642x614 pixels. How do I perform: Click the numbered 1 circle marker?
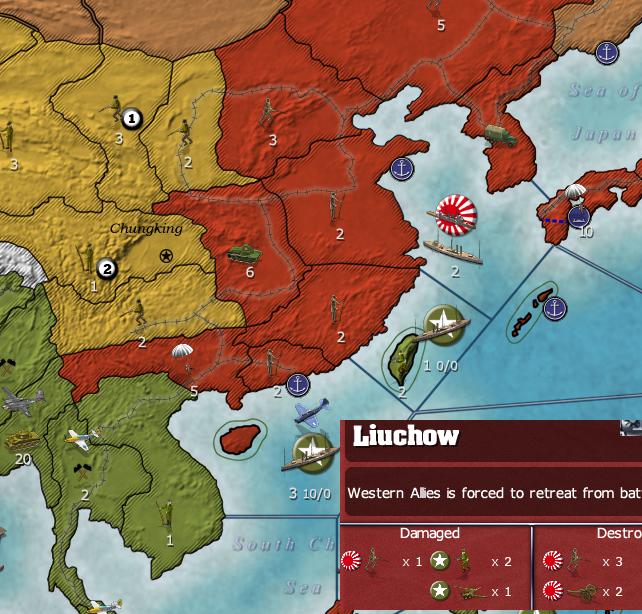[132, 119]
